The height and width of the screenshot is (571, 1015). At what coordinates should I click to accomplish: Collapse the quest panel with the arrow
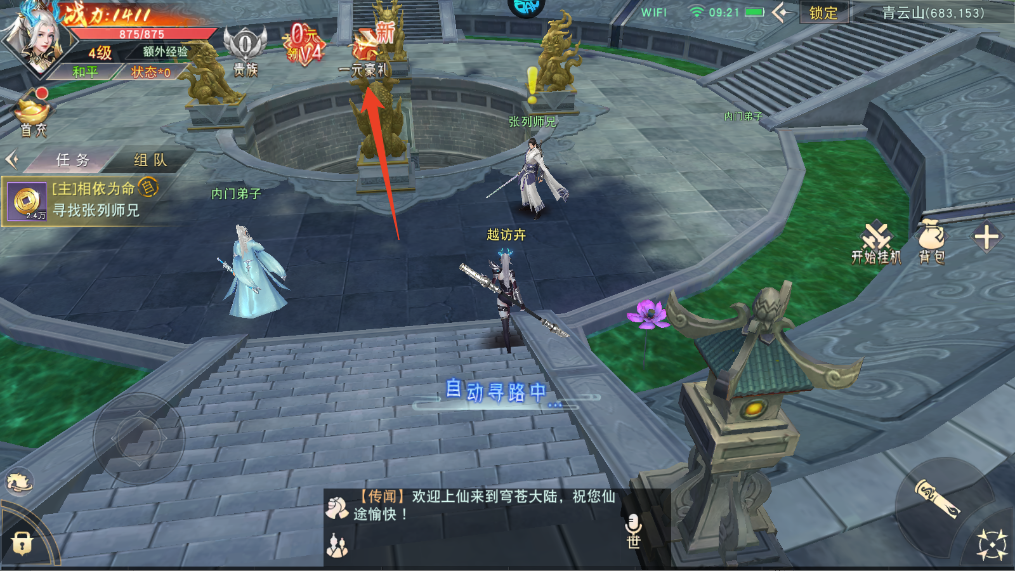pyautogui.click(x=12, y=160)
